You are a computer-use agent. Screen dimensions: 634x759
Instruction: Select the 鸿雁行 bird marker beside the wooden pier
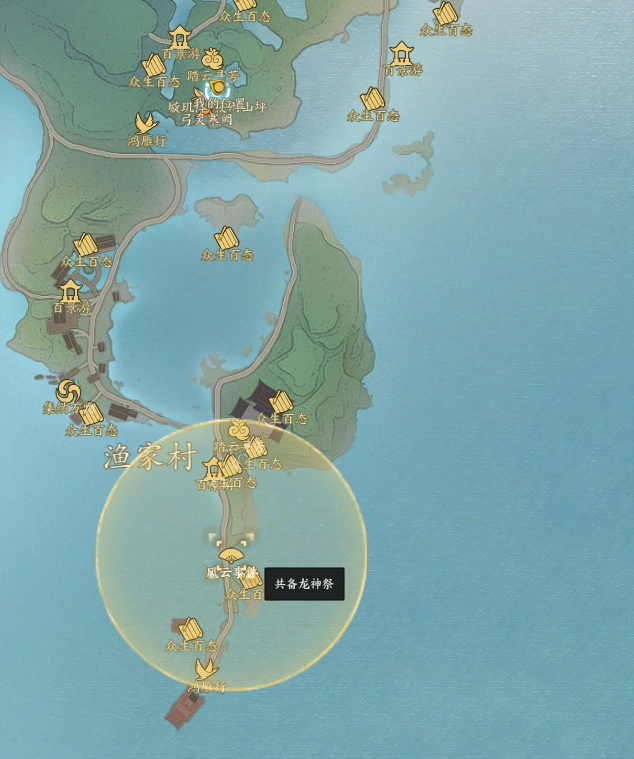click(x=206, y=668)
